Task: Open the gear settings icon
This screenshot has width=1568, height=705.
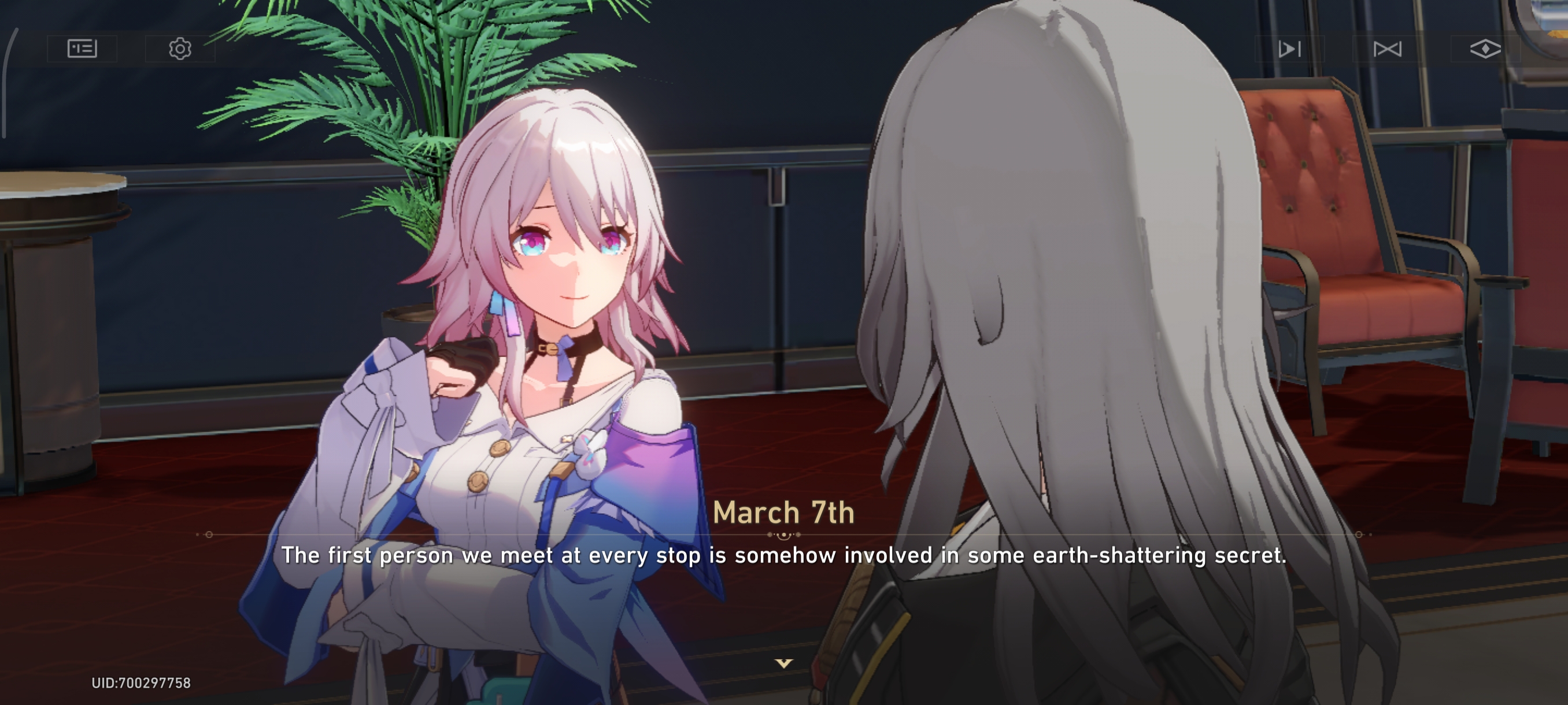Action: pos(180,48)
